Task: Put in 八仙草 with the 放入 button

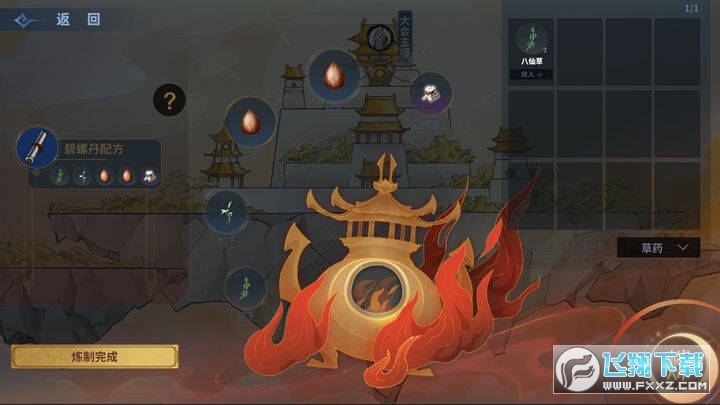Action: tap(530, 74)
